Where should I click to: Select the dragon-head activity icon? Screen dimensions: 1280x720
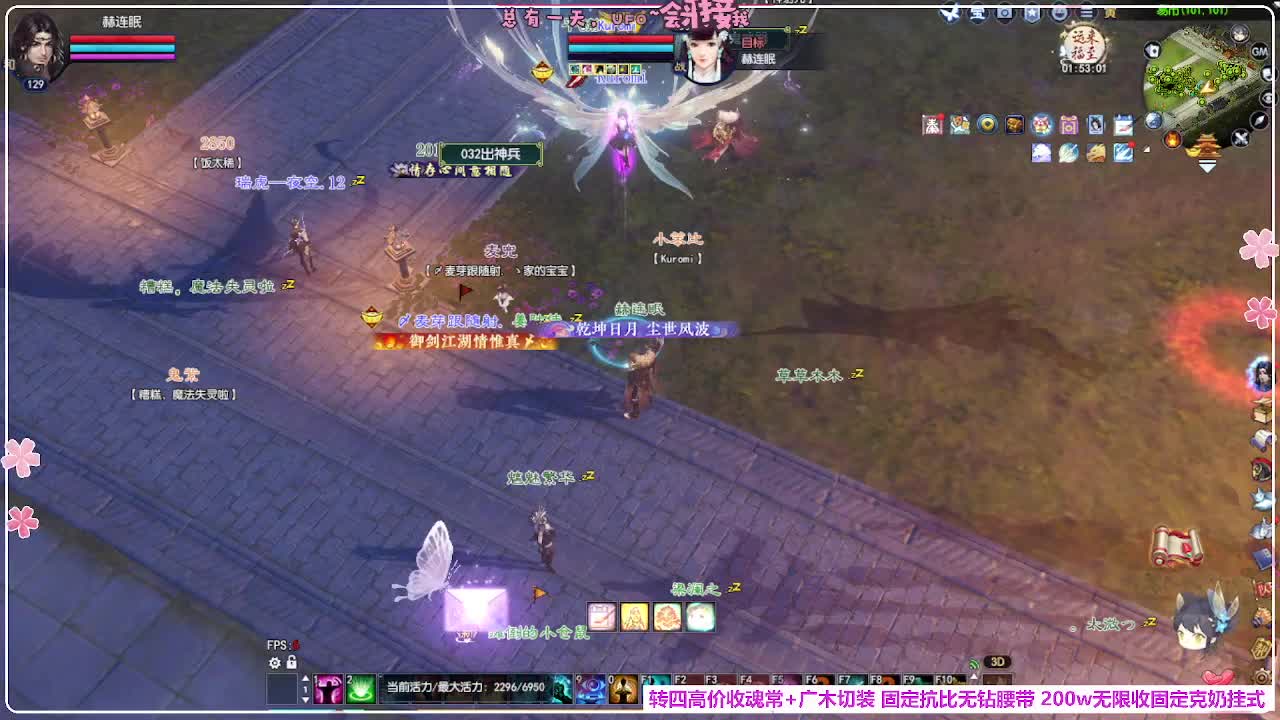[1096, 152]
